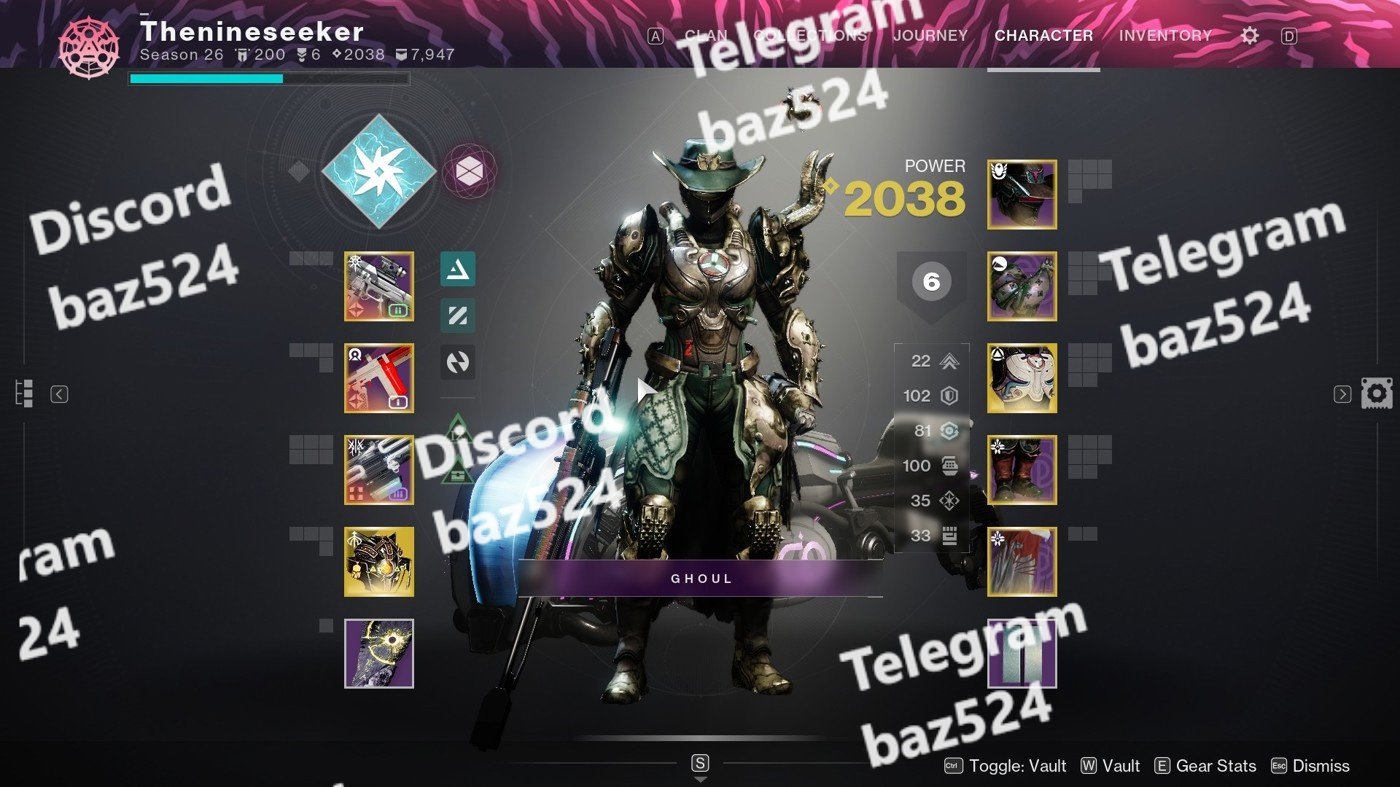1400x787 pixels.
Task: Open settings via the gear icon
Action: click(x=1249, y=35)
